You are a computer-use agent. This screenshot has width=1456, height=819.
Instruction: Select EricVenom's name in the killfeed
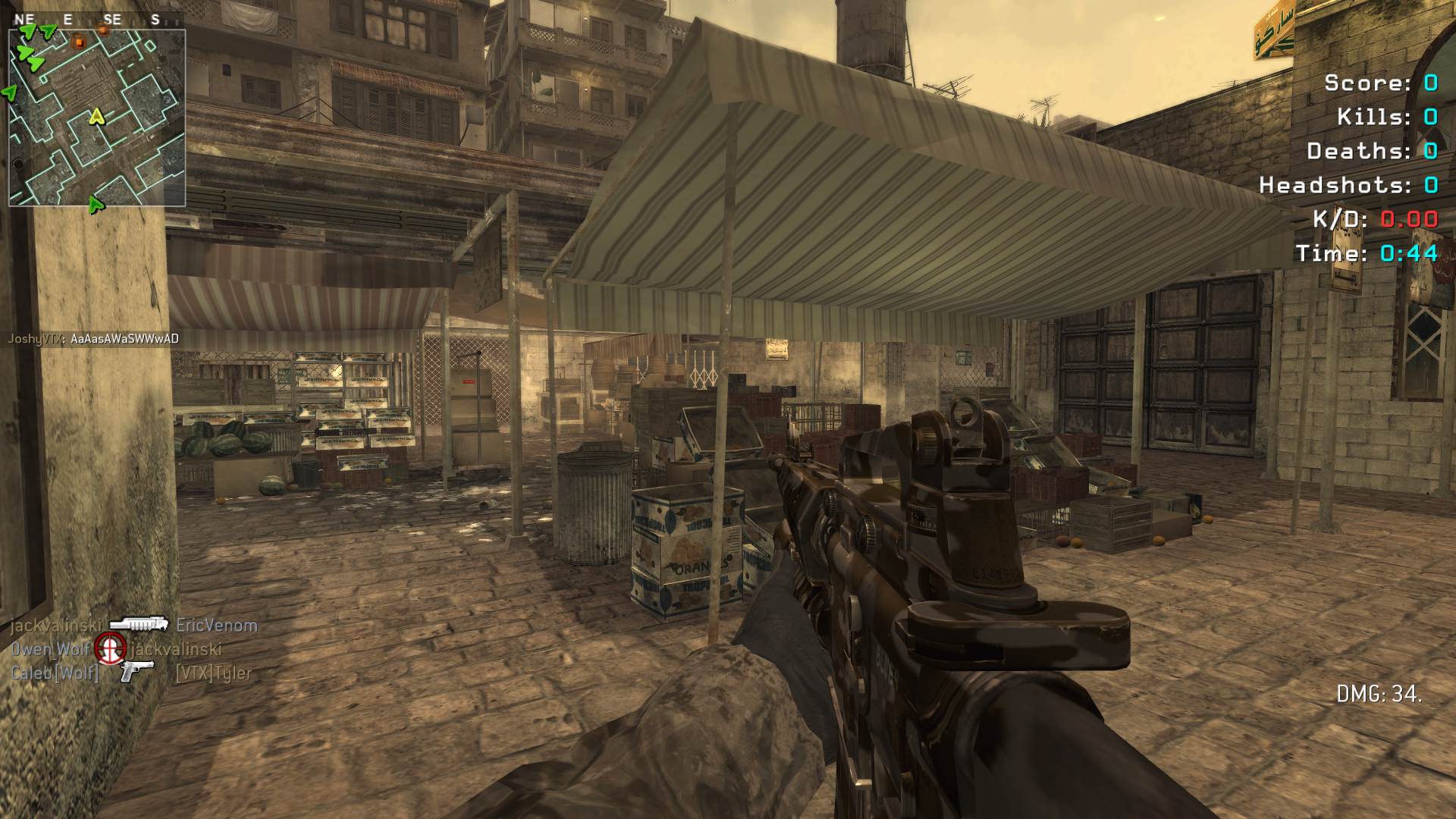coord(217,626)
